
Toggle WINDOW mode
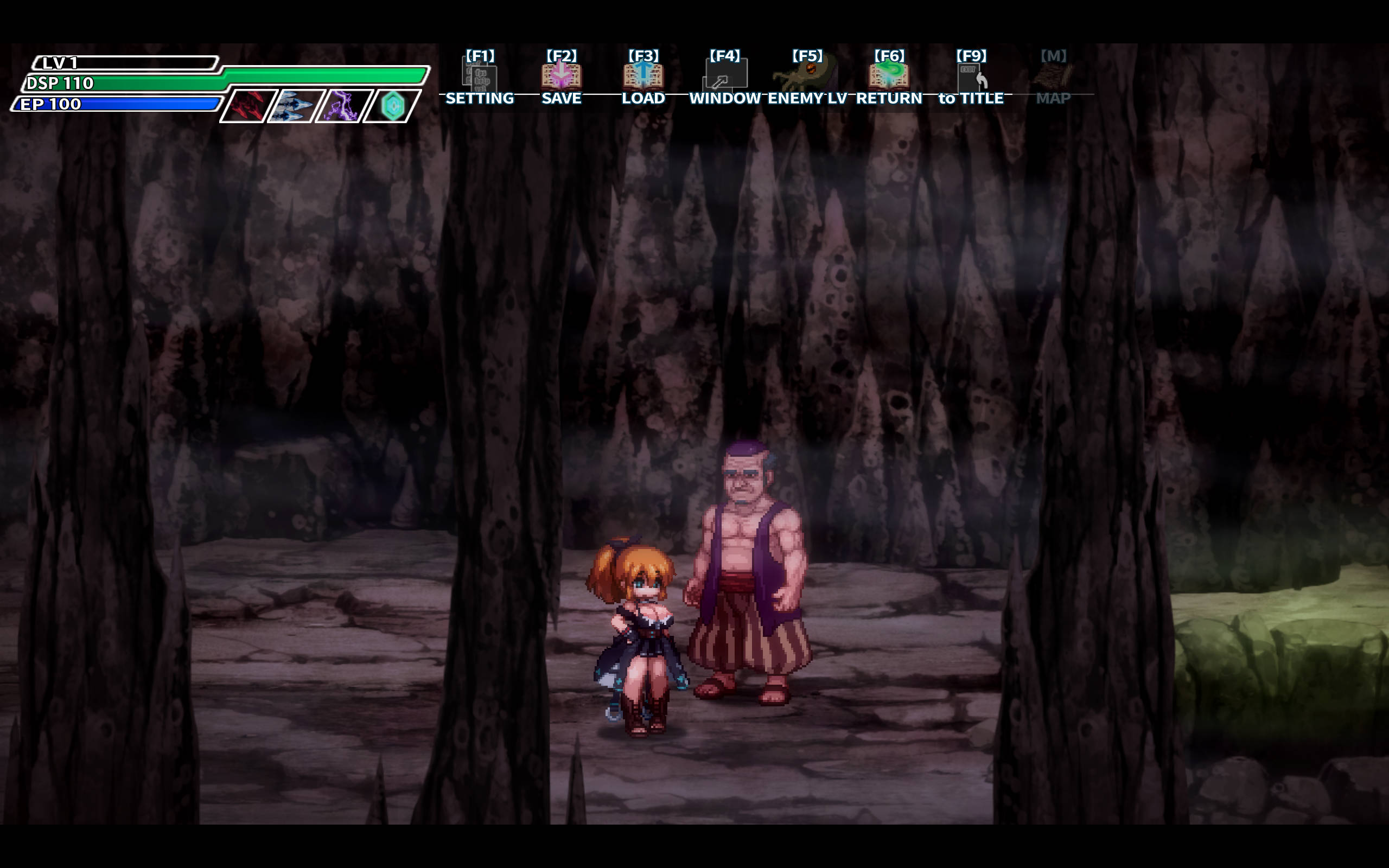pyautogui.click(x=725, y=76)
